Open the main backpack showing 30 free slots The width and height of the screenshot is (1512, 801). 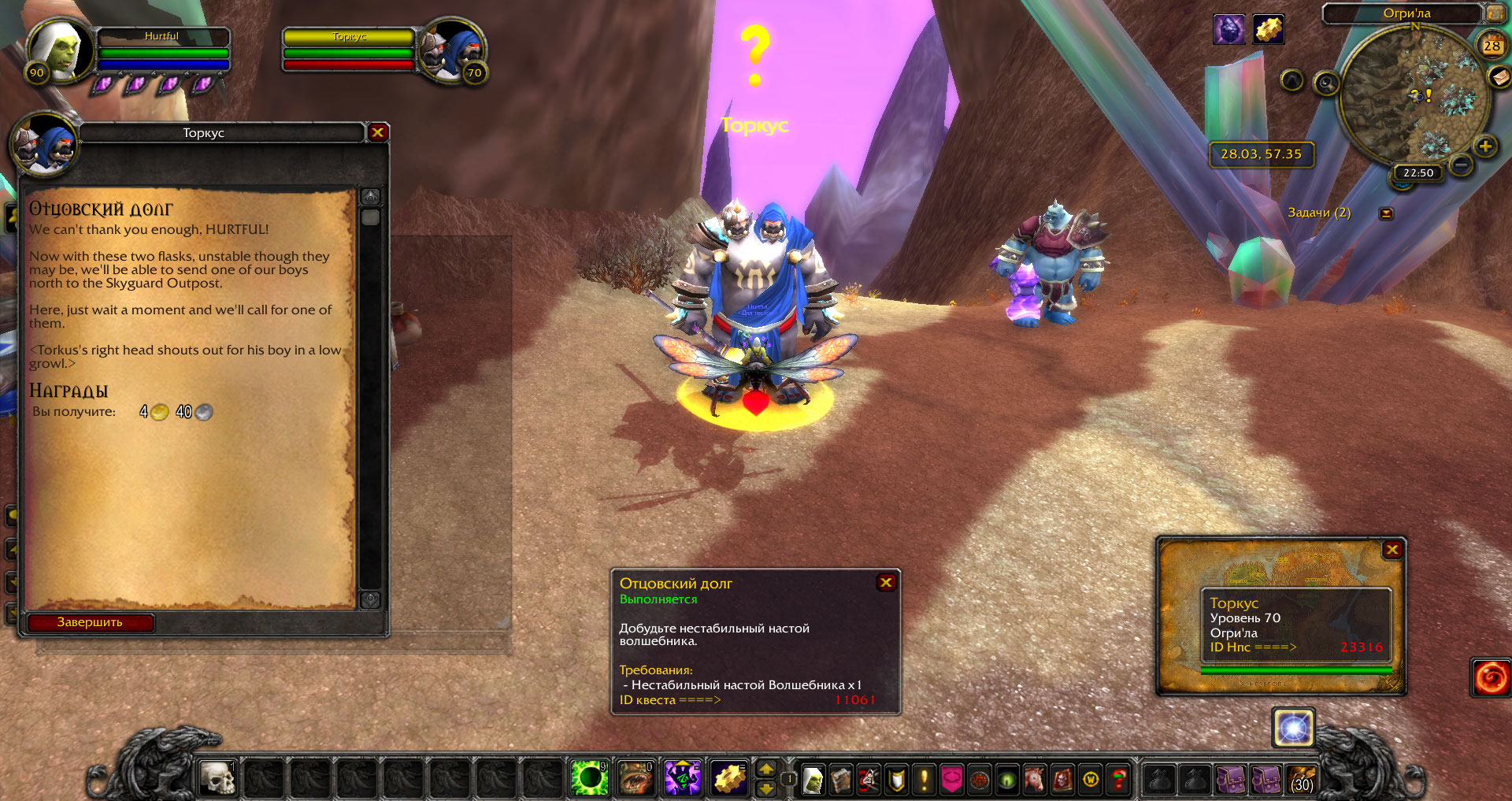(x=1301, y=780)
